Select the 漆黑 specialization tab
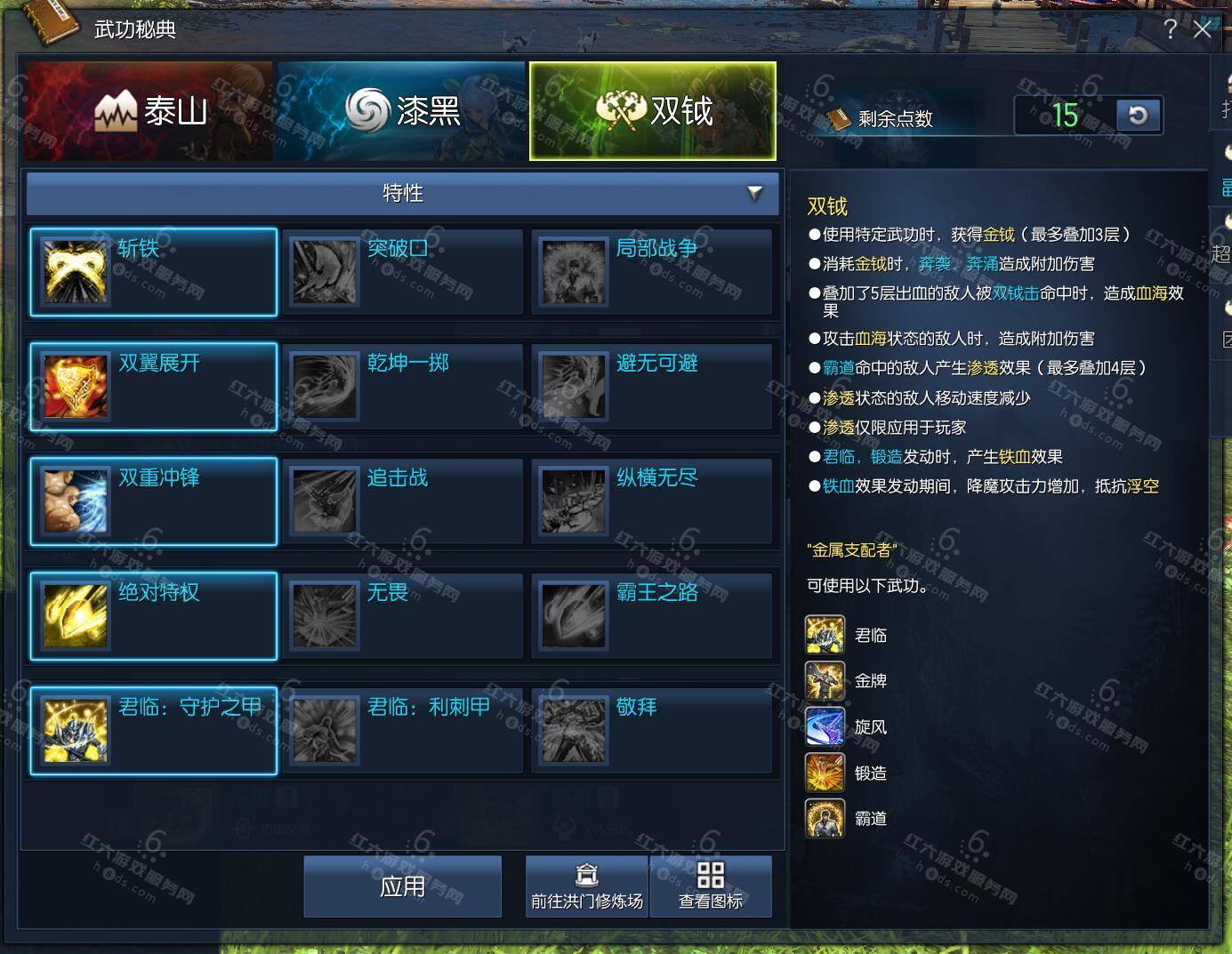 tap(401, 111)
